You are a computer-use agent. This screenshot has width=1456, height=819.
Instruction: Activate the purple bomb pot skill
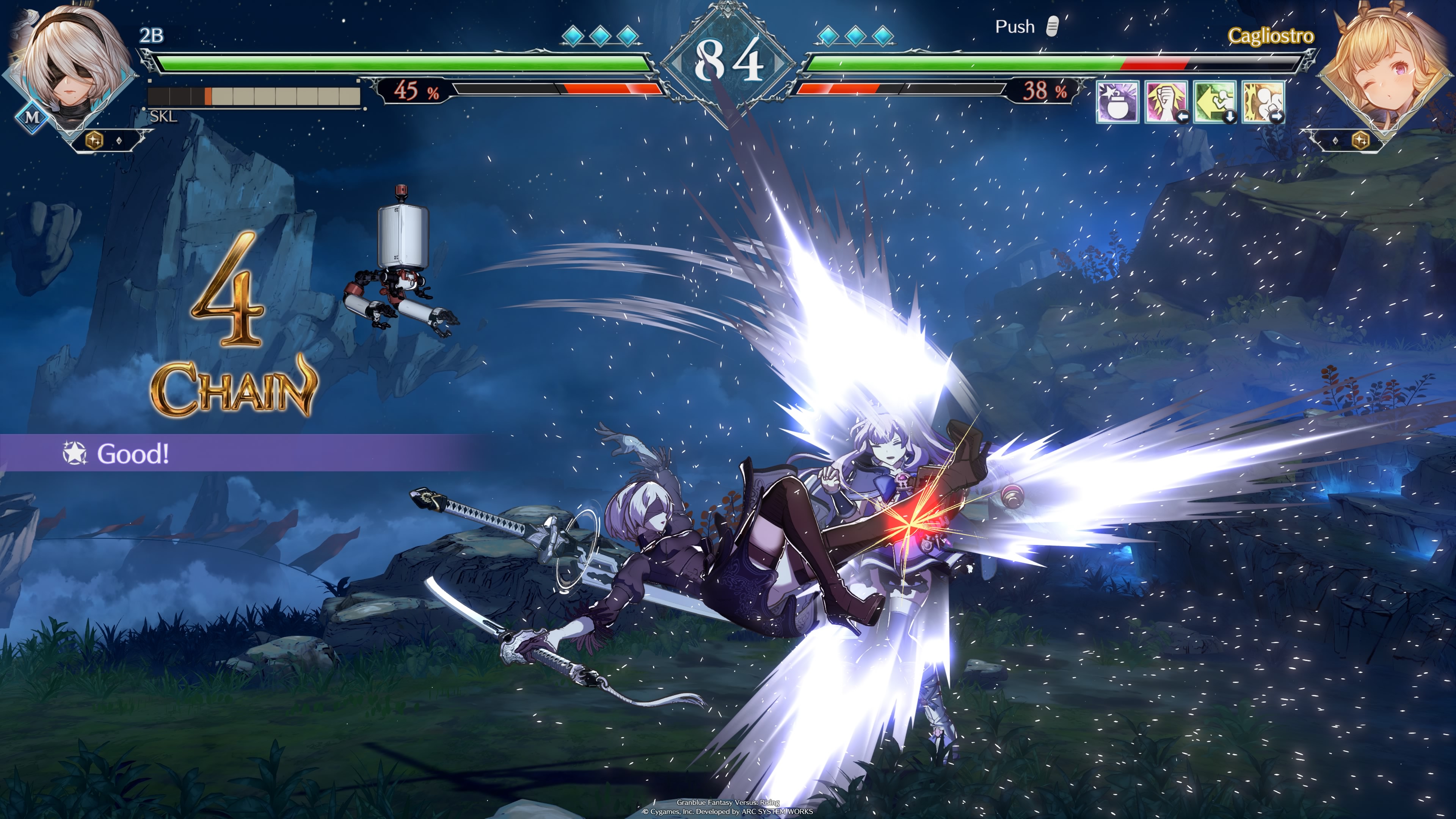pos(1117,102)
